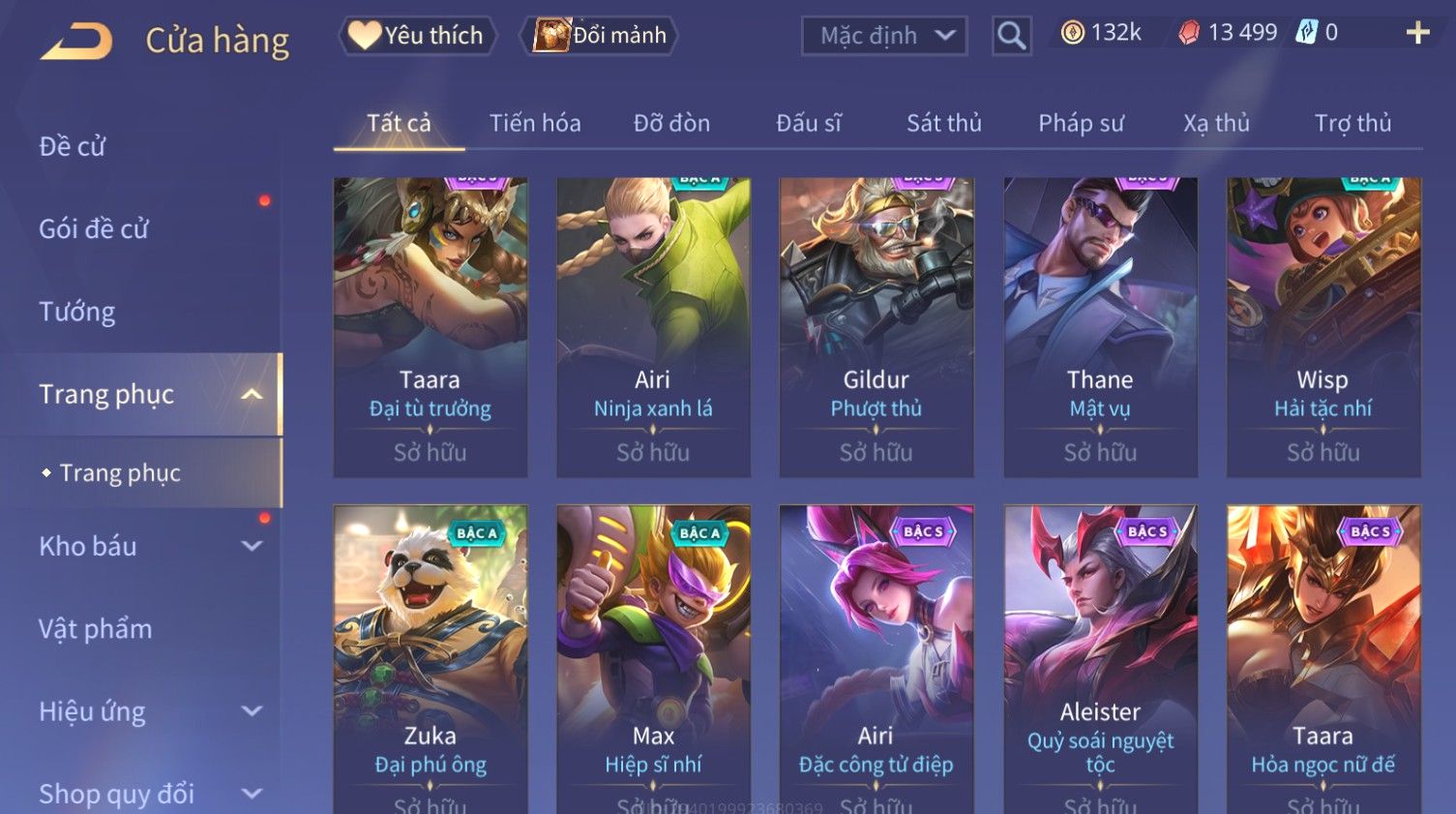This screenshot has height=814, width=1456.
Task: Select the Đỡ đòn tab
Action: coord(671,123)
